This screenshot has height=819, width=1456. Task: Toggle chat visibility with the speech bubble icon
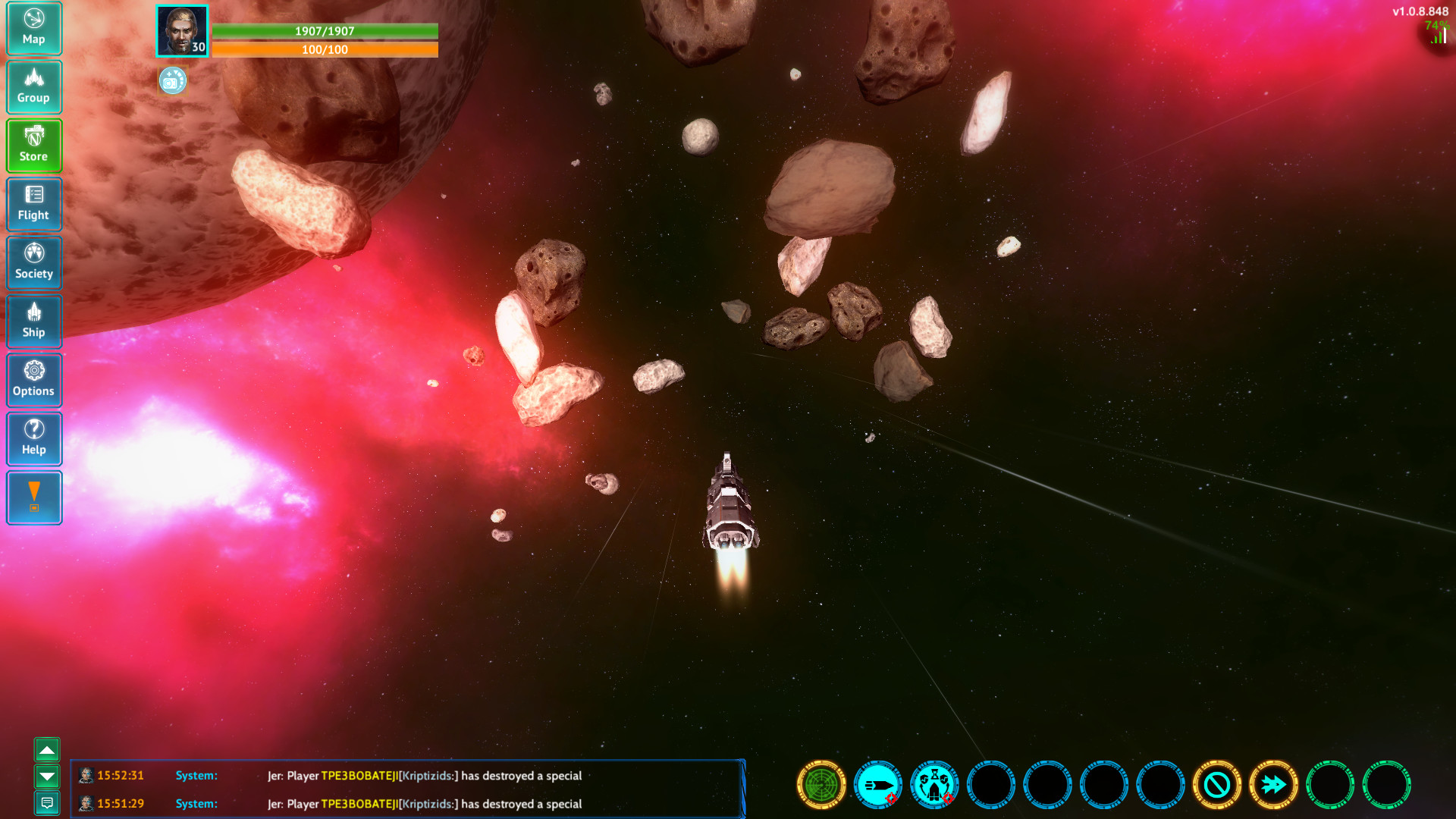(x=48, y=802)
